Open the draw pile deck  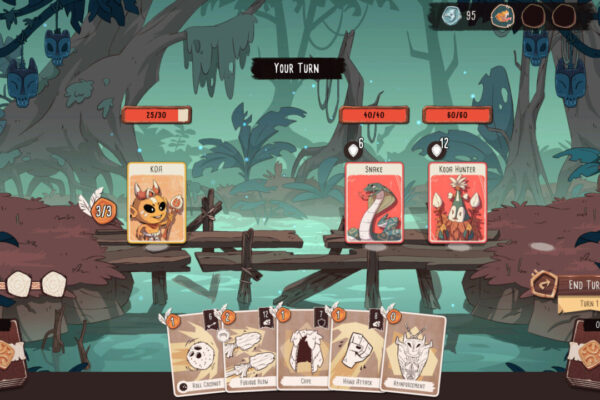click(14, 355)
